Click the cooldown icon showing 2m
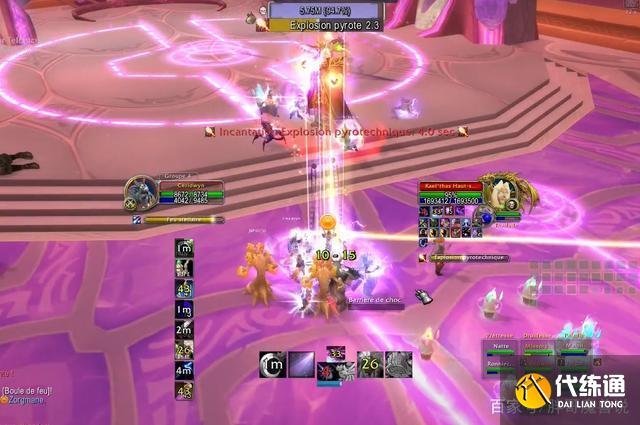 [184, 330]
